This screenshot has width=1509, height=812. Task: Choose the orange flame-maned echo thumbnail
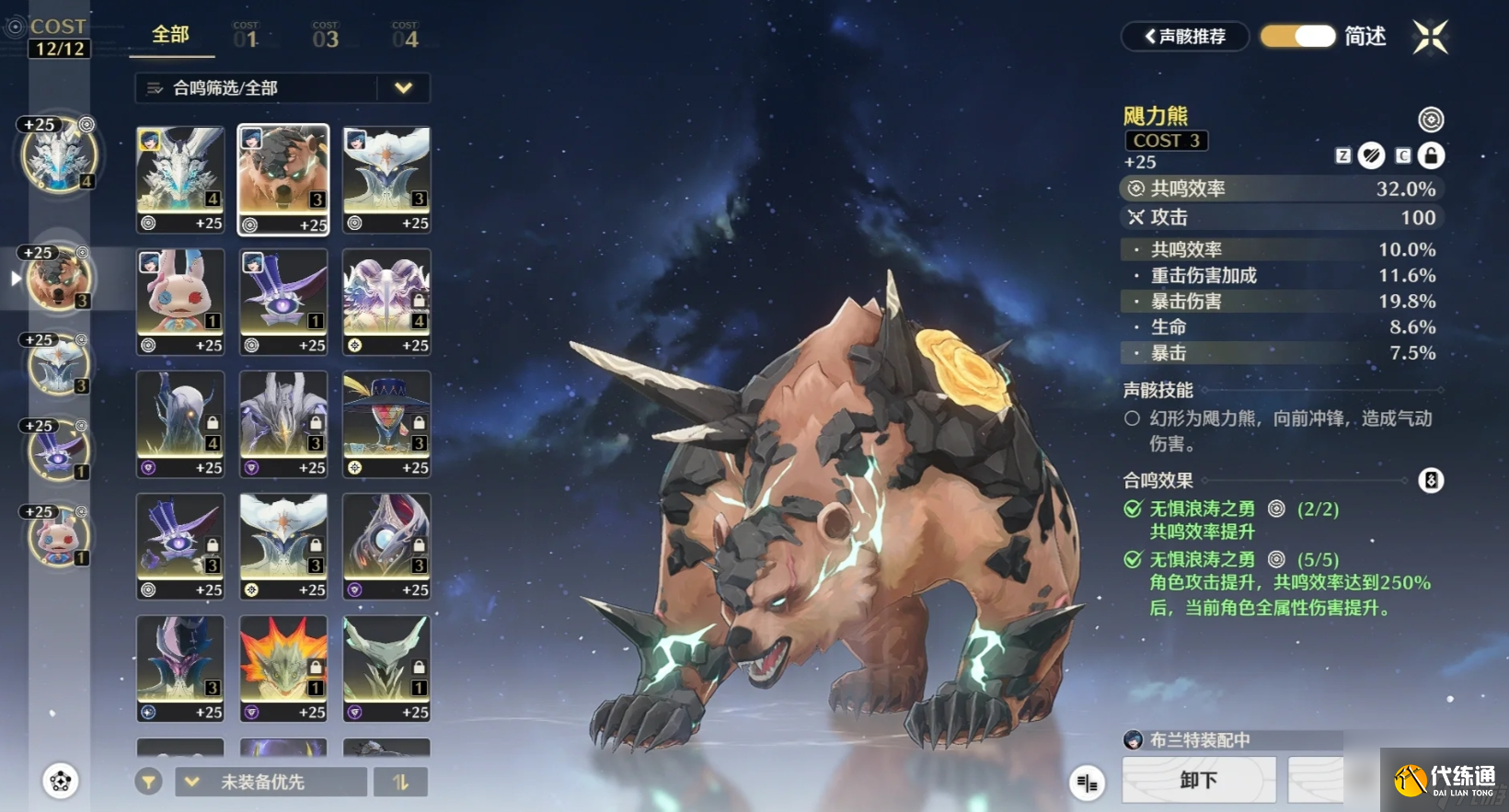(x=283, y=668)
